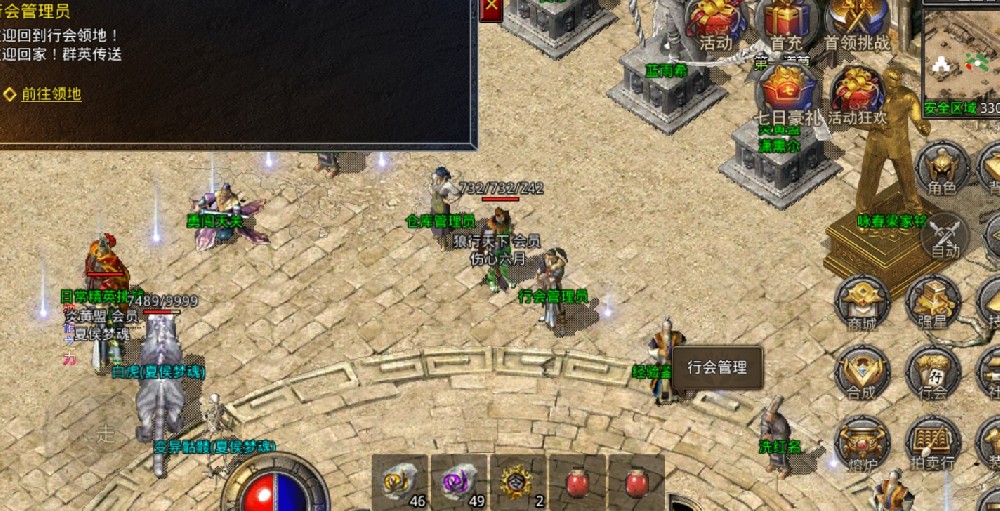Open the 角色 character sheet
The width and height of the screenshot is (1000, 511).
click(x=942, y=168)
